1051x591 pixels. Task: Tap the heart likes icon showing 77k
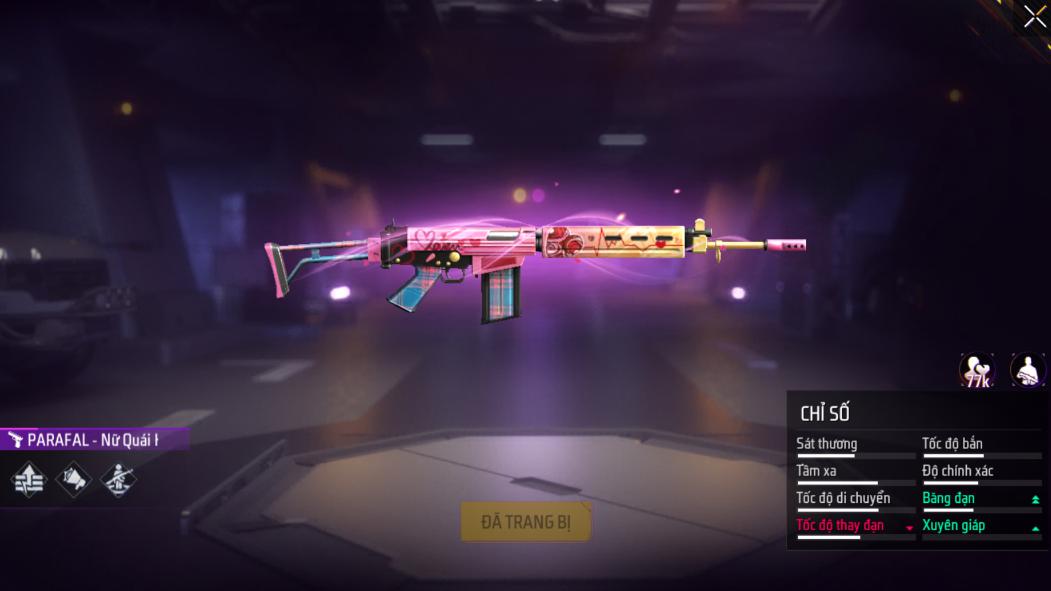click(x=977, y=370)
